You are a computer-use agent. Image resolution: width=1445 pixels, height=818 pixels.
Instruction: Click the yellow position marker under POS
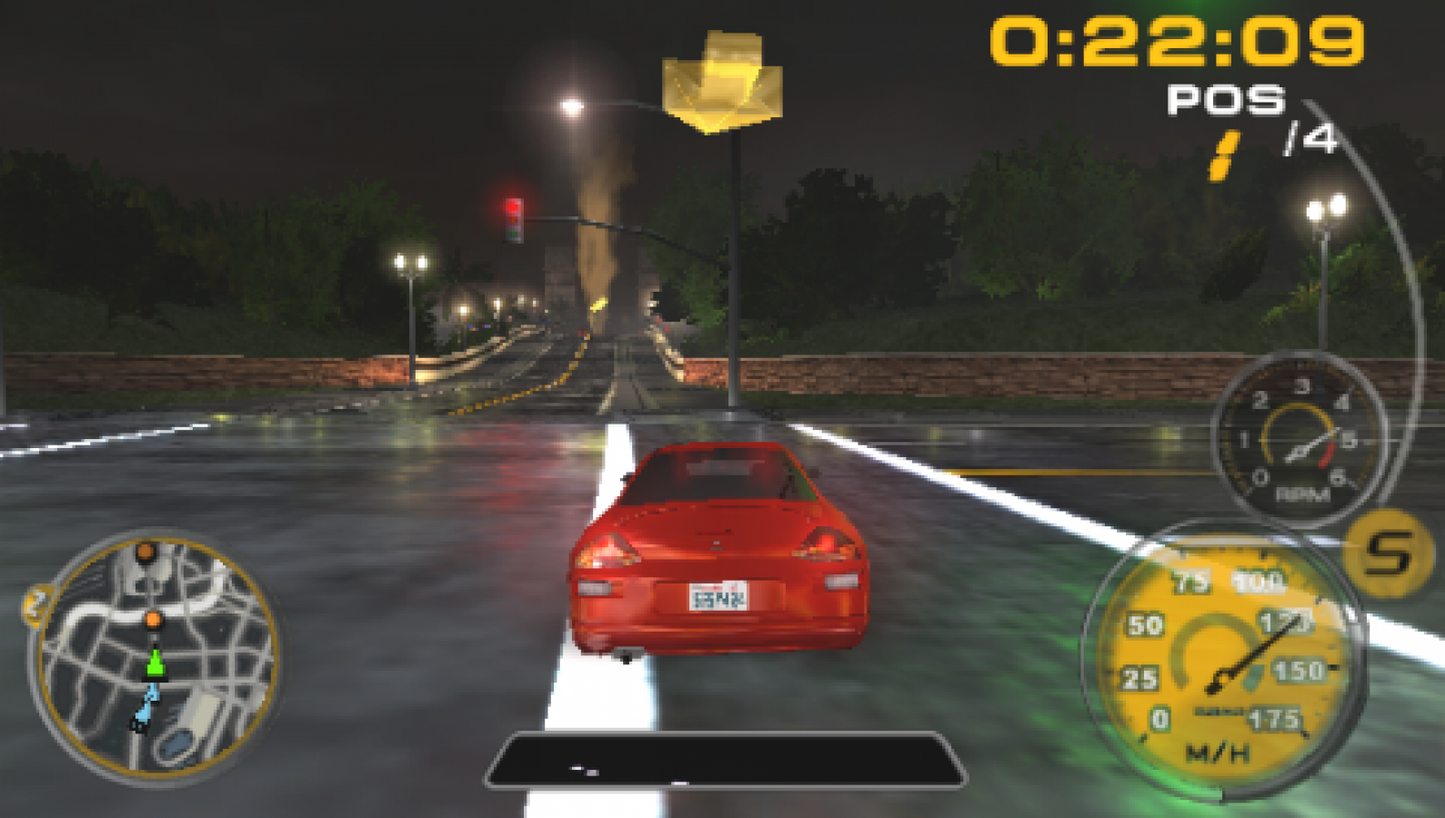1226,152
